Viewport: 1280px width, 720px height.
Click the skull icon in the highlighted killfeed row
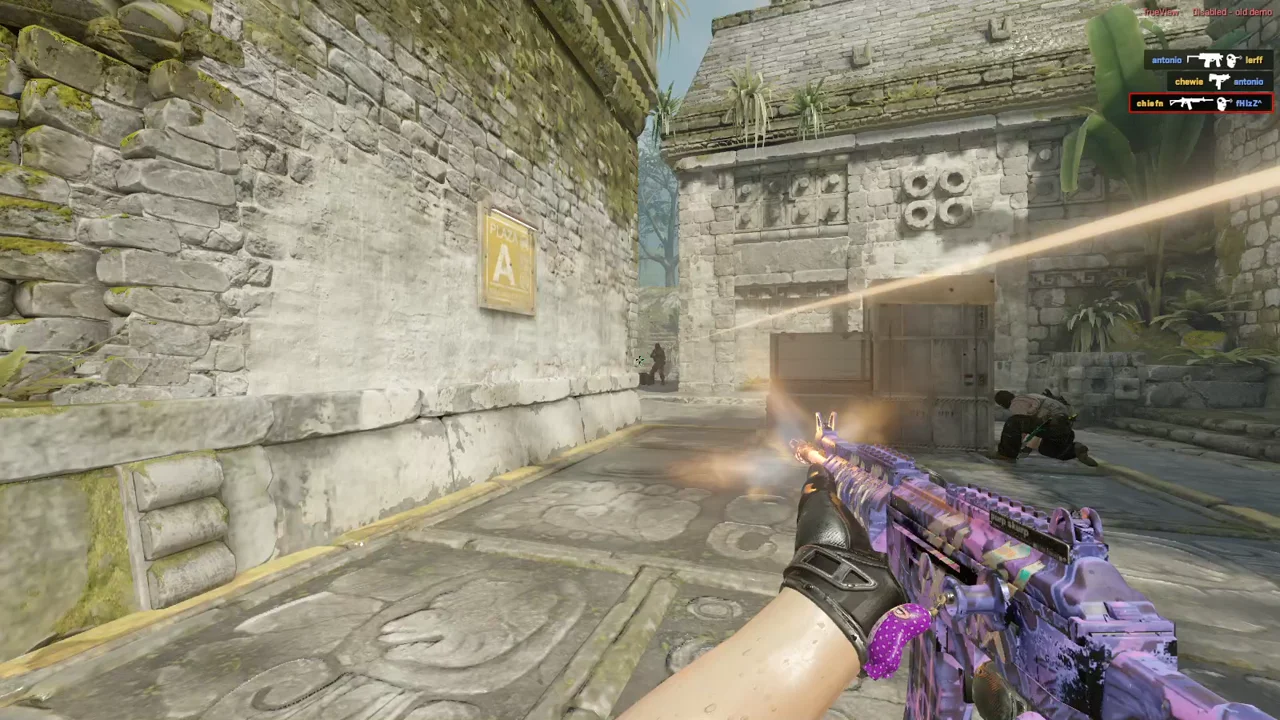(1223, 102)
